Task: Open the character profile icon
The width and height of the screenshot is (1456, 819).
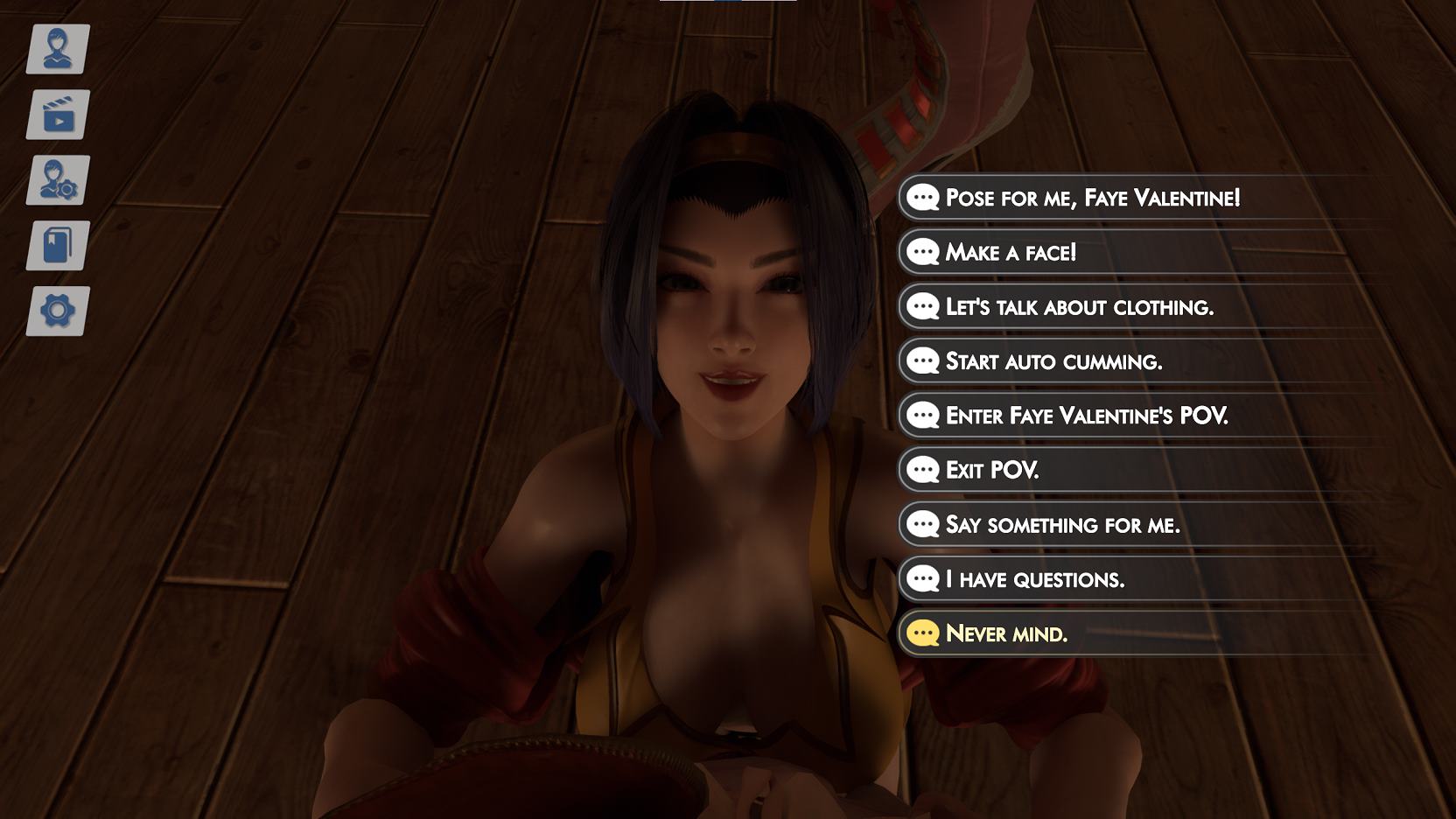Action: [58, 49]
